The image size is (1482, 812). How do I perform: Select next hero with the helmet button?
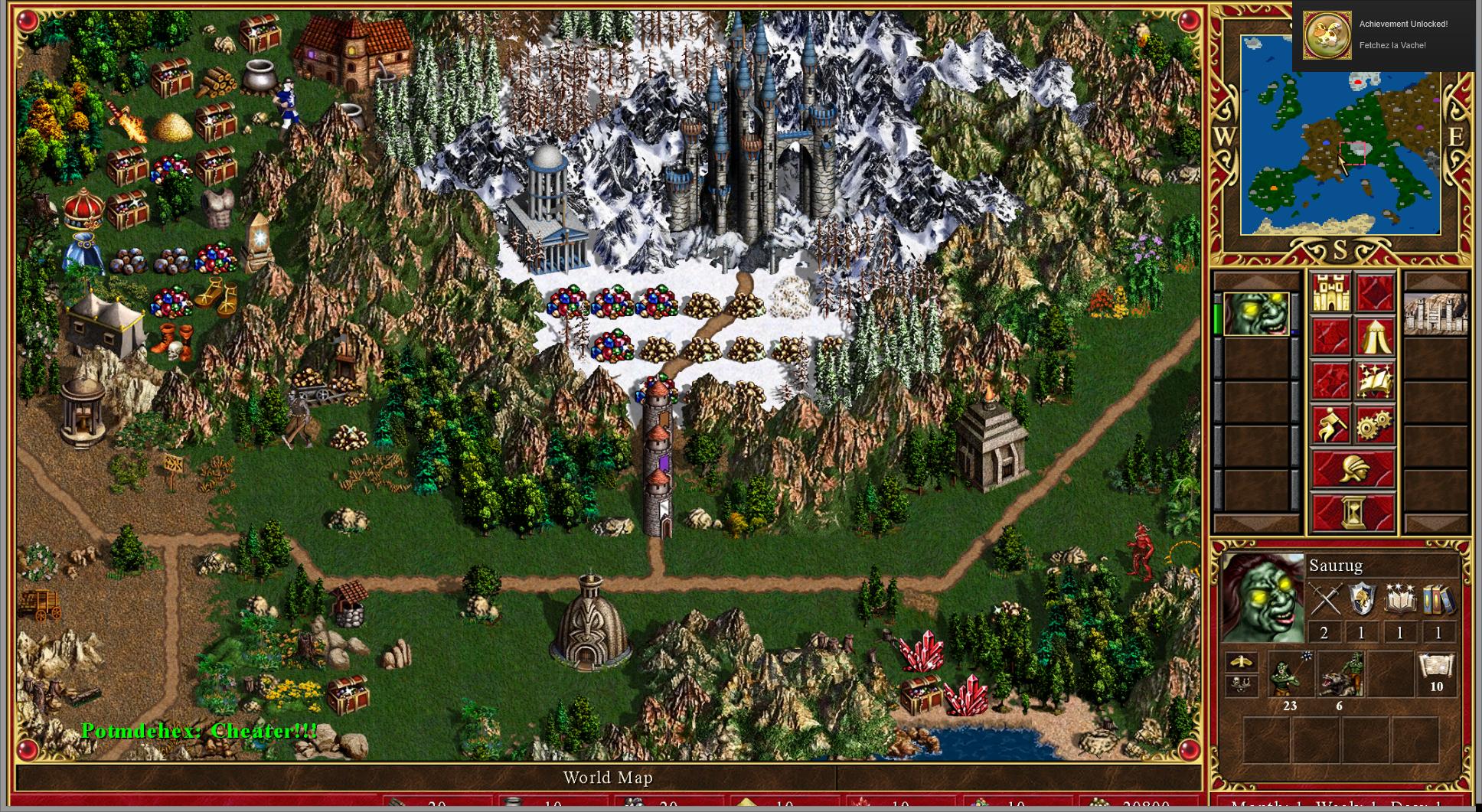pyautogui.click(x=1352, y=468)
